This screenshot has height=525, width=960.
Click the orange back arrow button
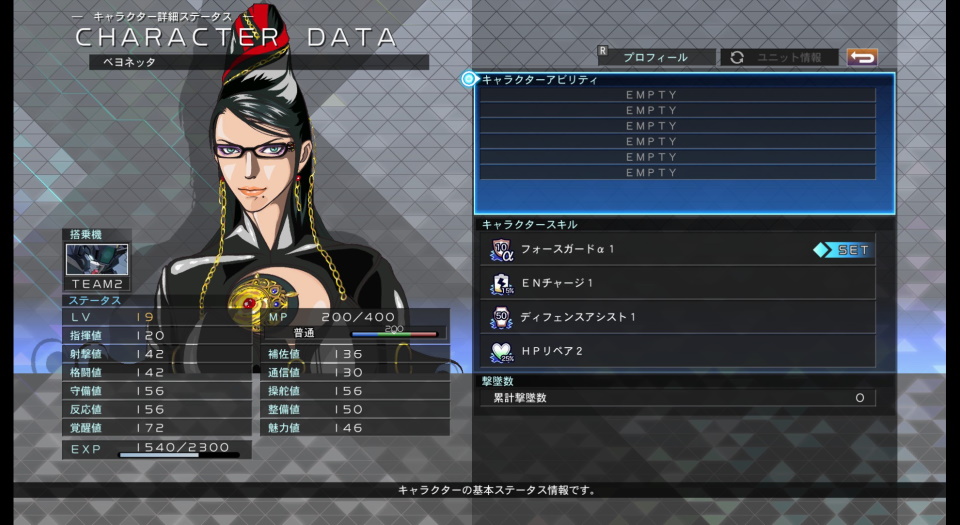[861, 57]
